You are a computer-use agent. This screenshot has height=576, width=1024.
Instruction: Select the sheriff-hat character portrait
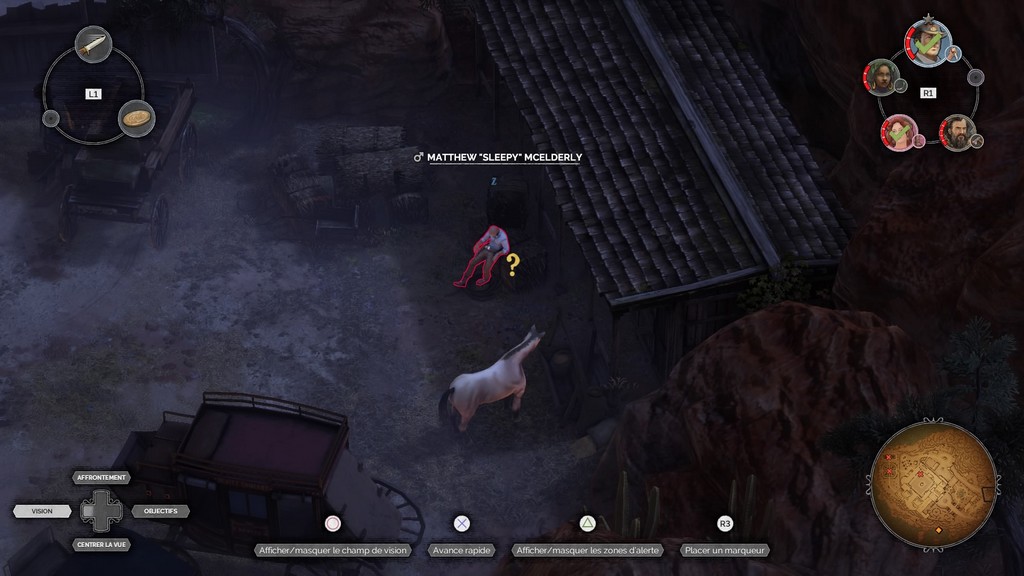coord(927,42)
